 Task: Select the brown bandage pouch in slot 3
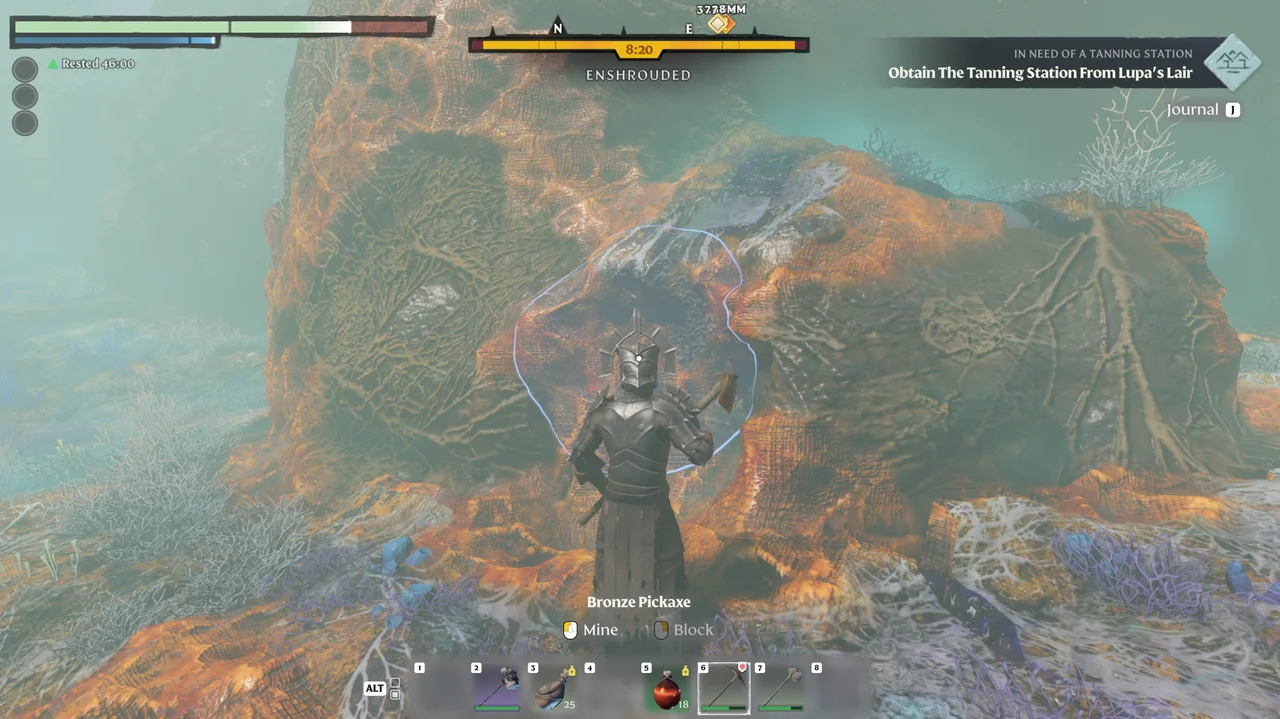[x=554, y=688]
